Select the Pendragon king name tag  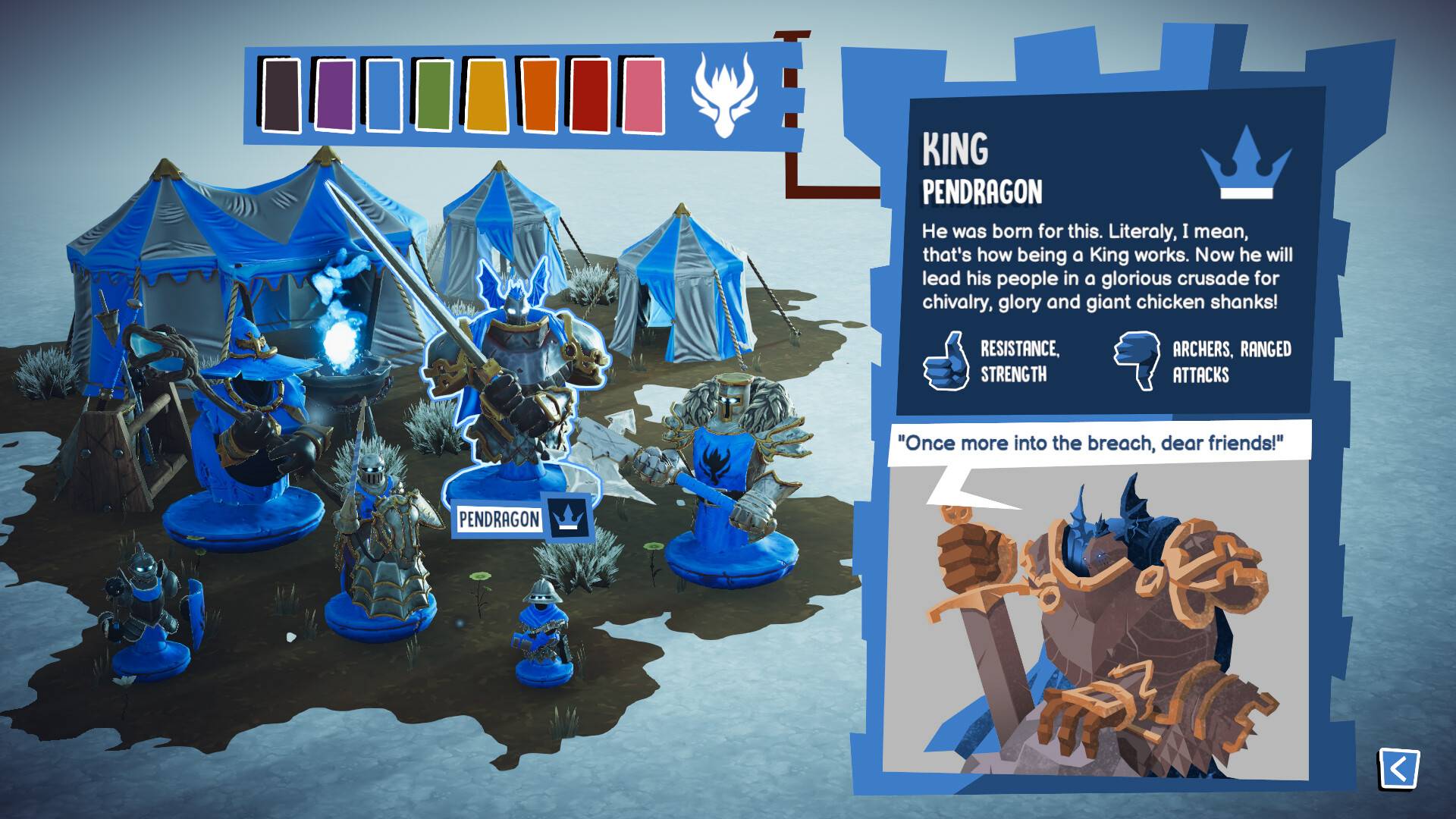pos(499,519)
